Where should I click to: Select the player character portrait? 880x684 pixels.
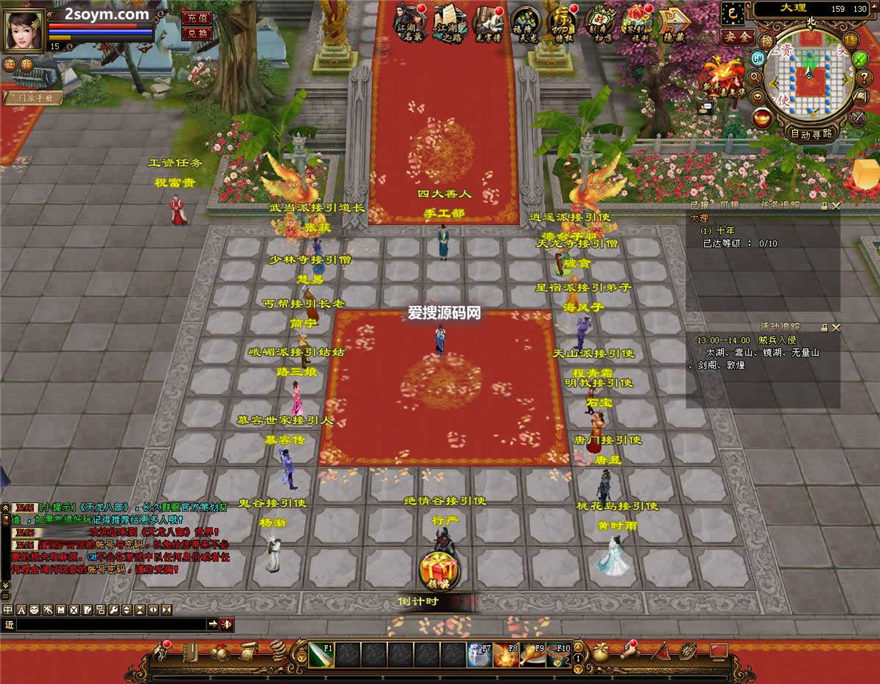(x=24, y=30)
